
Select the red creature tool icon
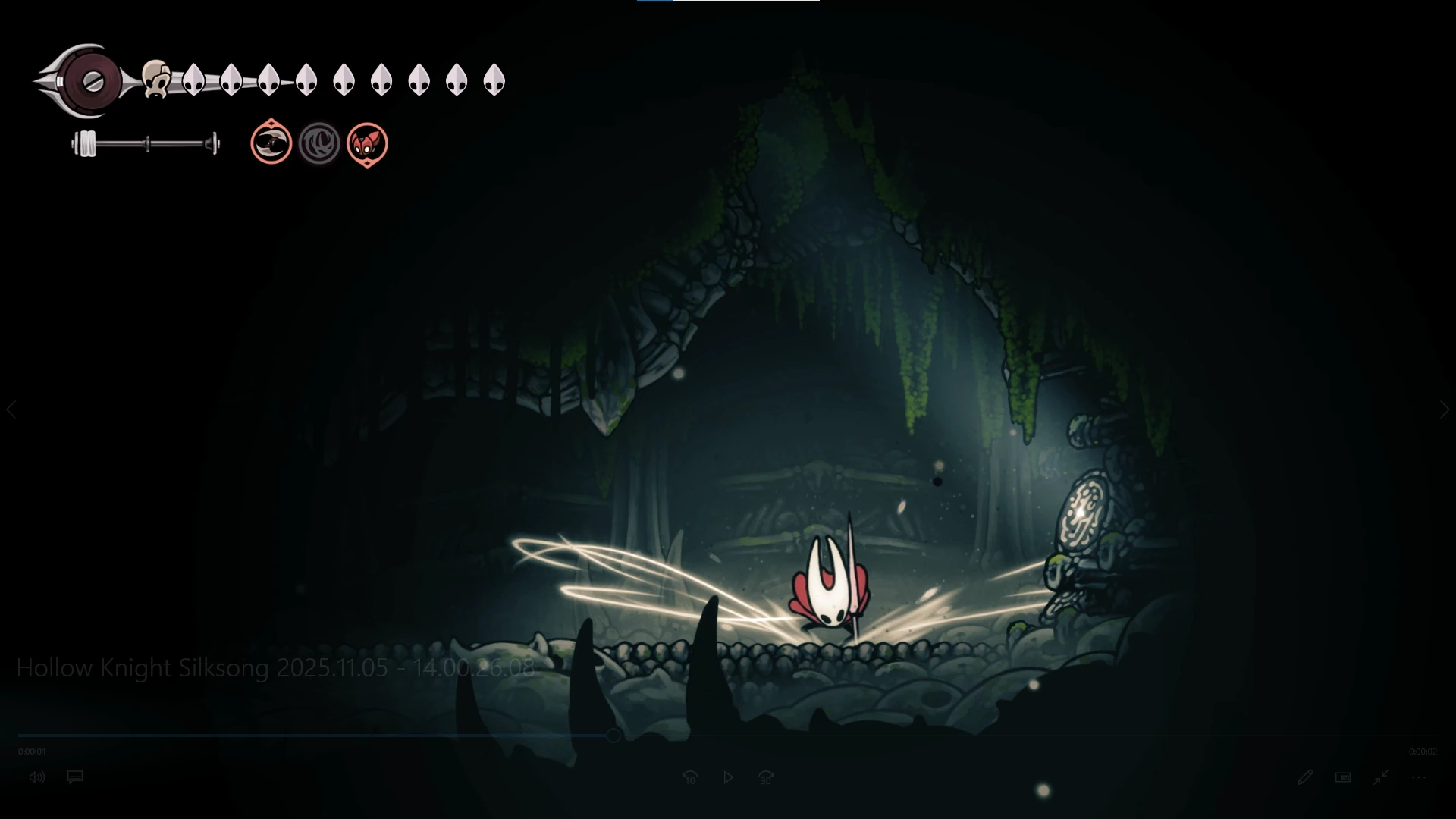point(367,143)
